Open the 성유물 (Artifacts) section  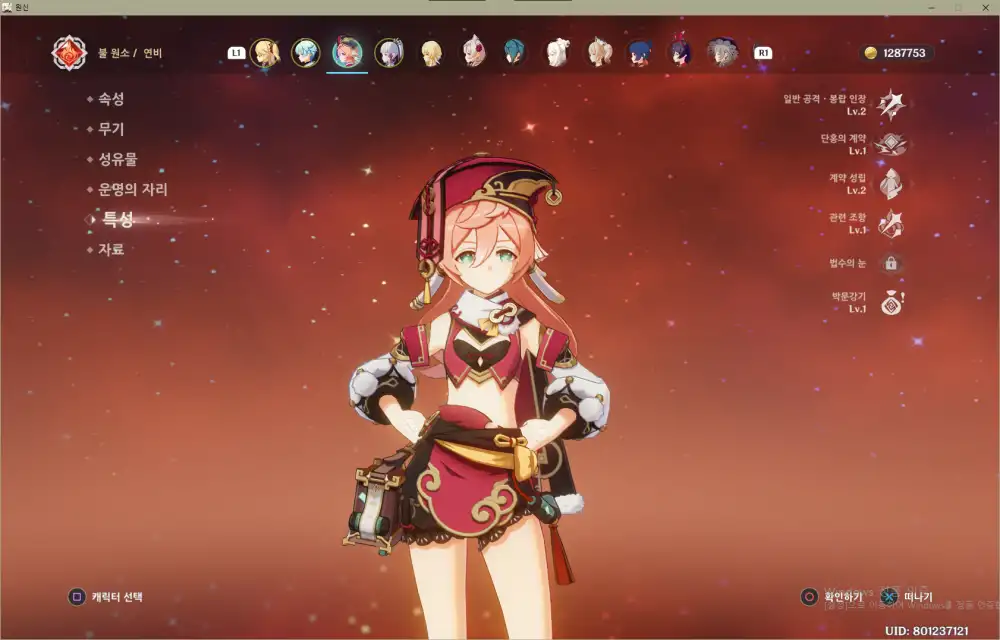(117, 160)
